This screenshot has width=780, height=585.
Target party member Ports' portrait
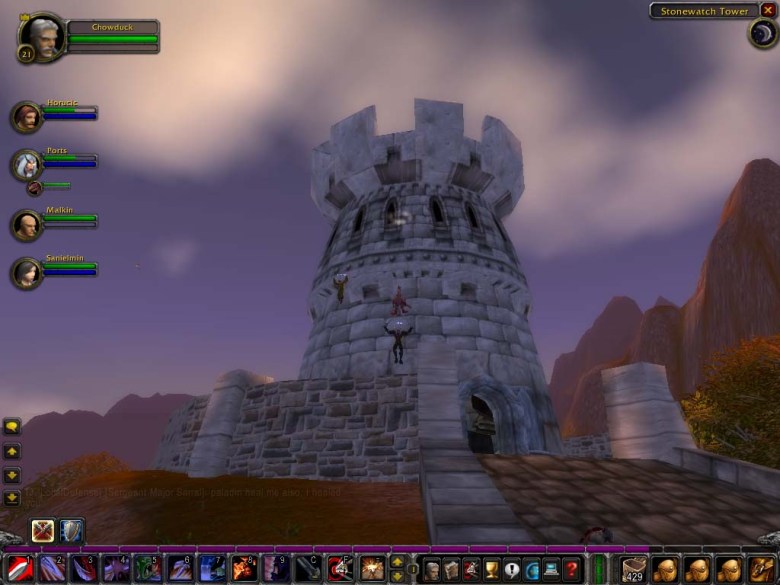(x=27, y=164)
